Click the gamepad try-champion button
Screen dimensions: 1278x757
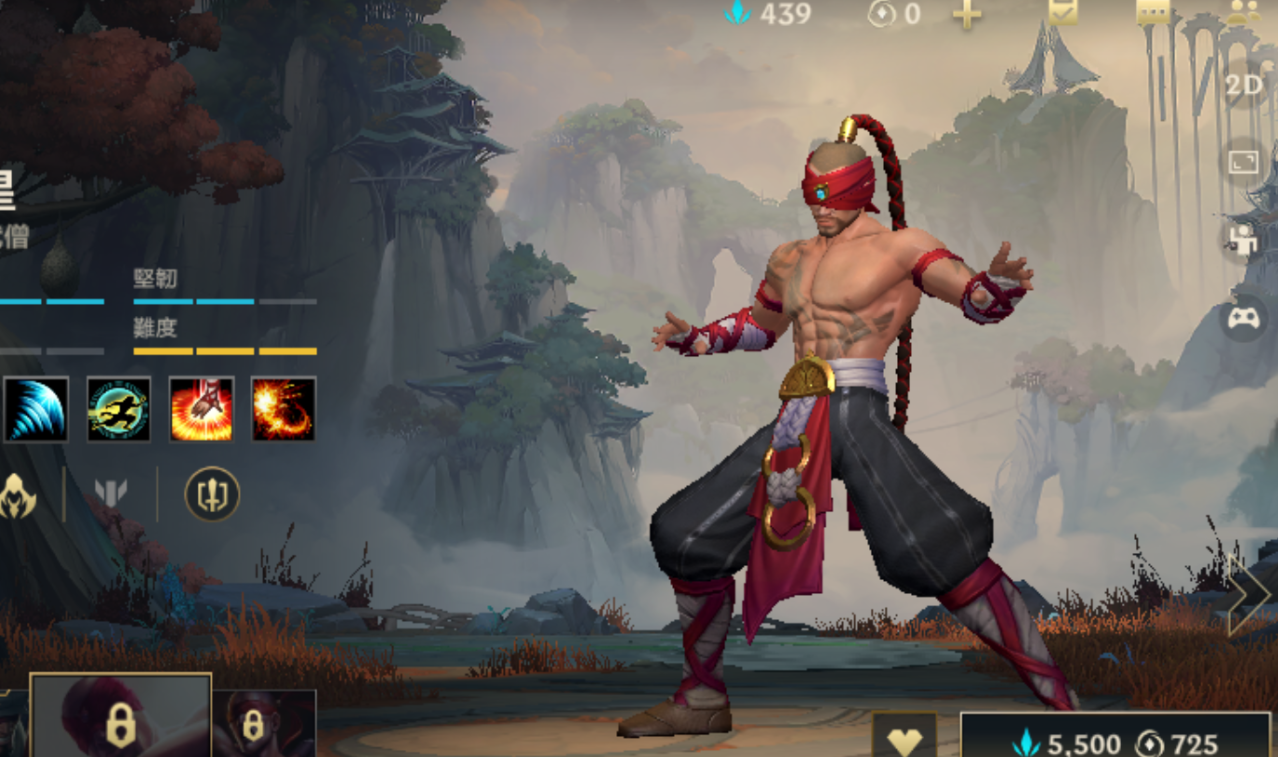pyautogui.click(x=1244, y=319)
